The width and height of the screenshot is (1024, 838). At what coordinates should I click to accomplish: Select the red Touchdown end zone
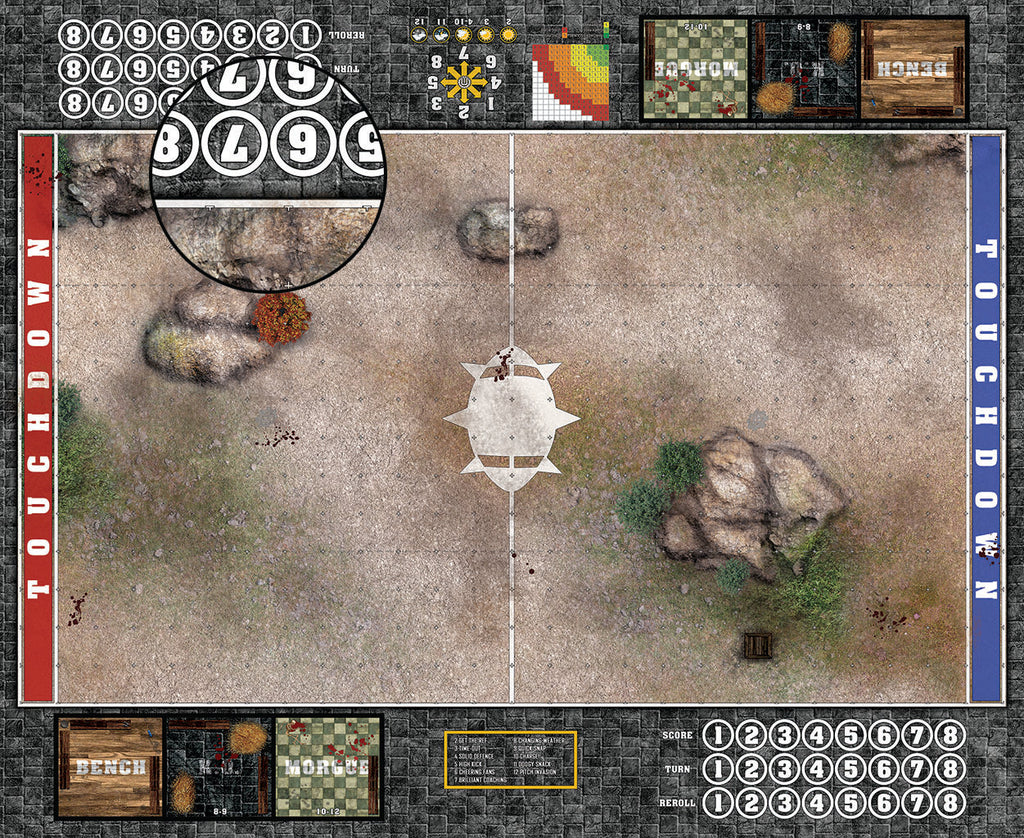pos(38,419)
